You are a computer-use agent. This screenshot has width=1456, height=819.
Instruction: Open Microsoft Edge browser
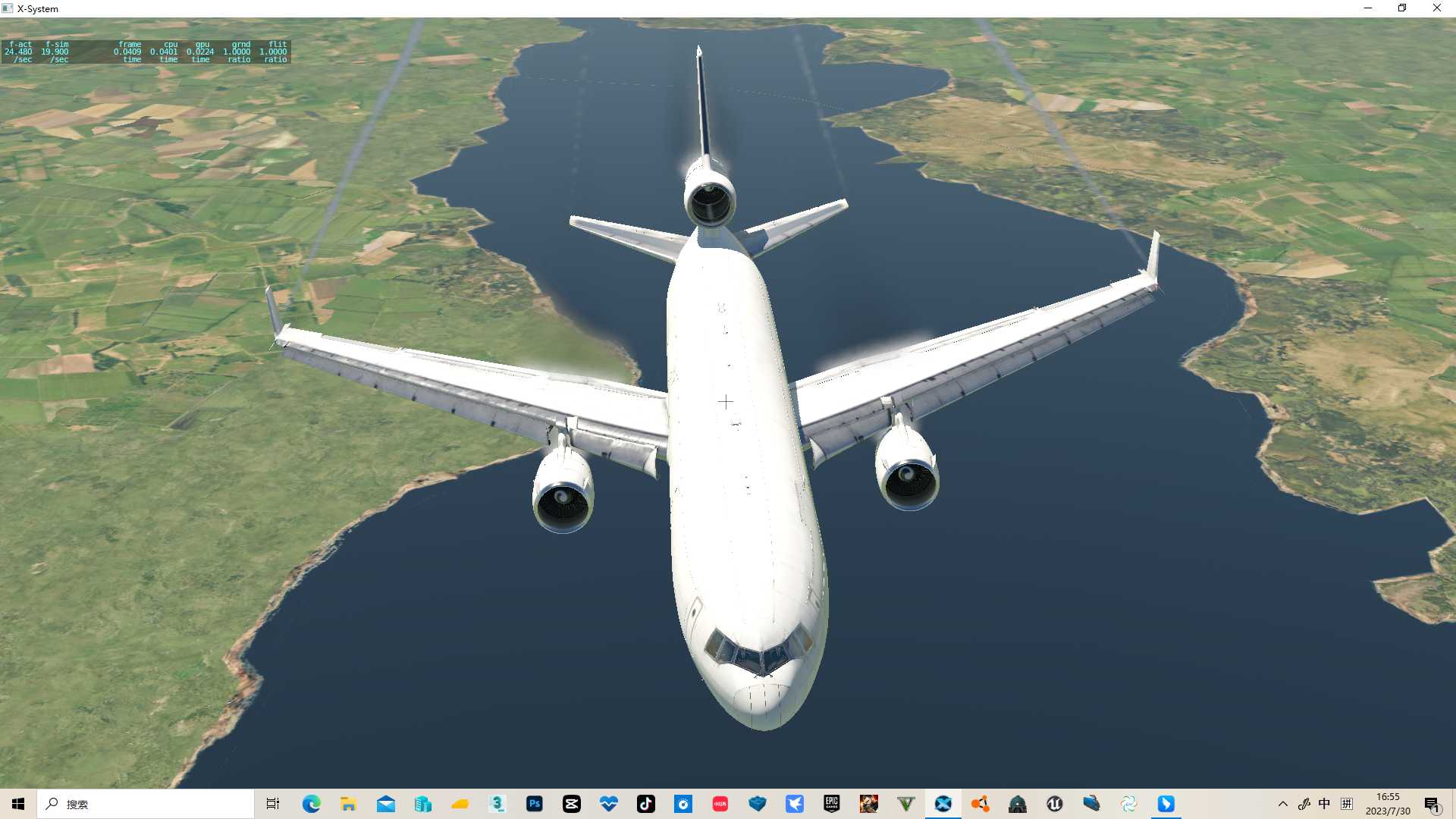pos(311,804)
